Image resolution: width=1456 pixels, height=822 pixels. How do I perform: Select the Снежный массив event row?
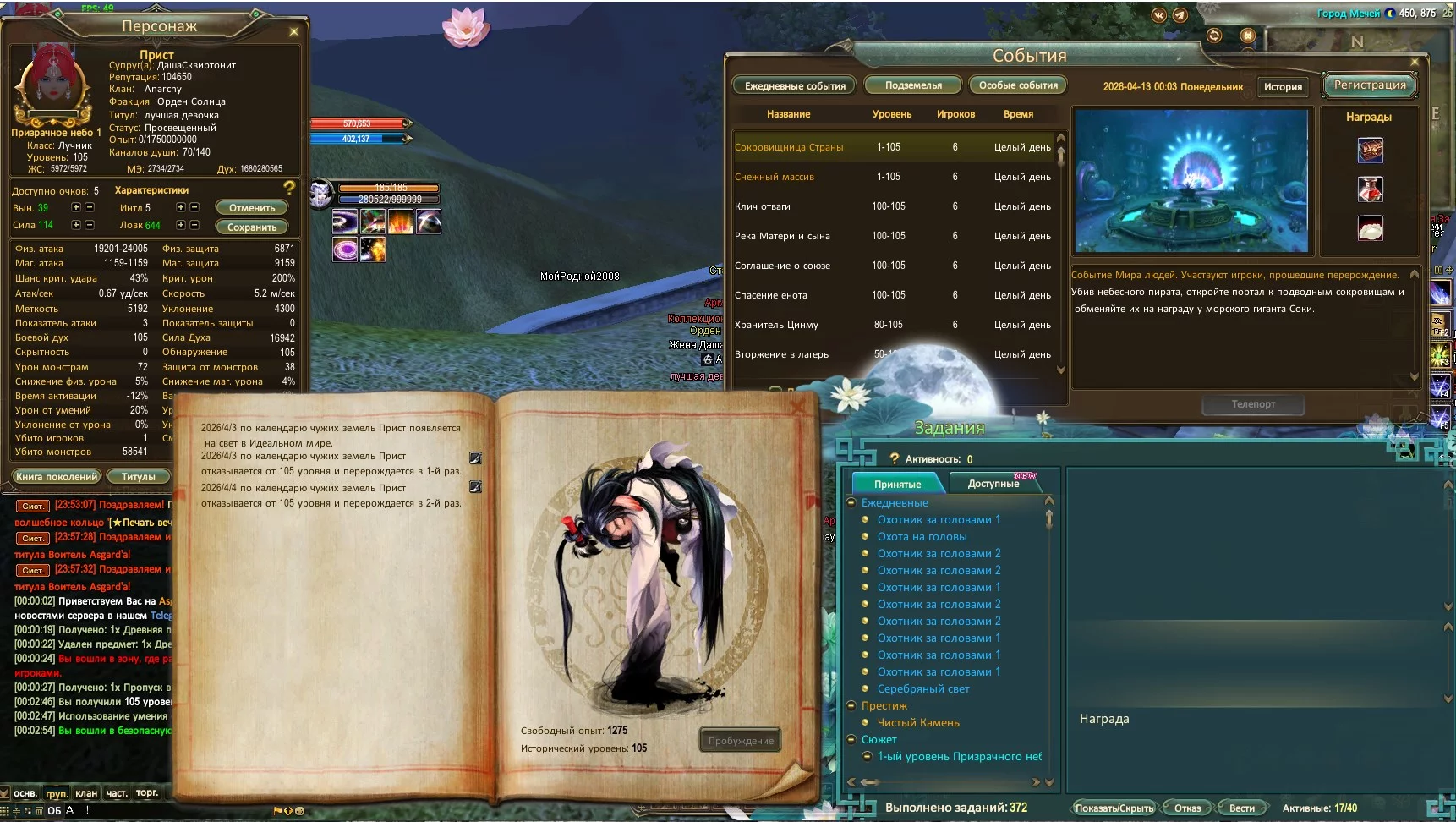775,177
